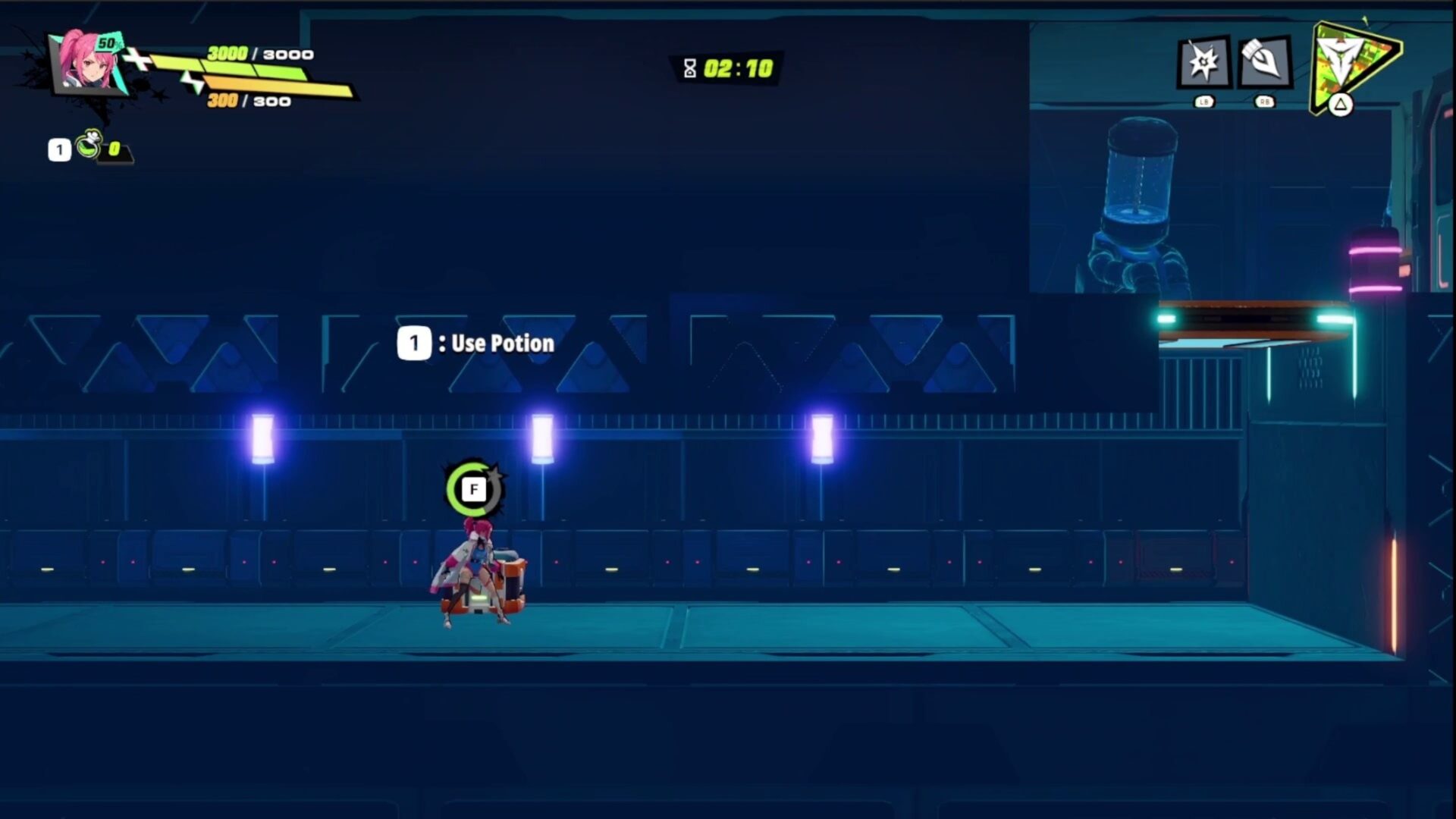The image size is (1456, 819).
Task: Use the pen-nib shaped skill icon
Action: [x=1264, y=62]
